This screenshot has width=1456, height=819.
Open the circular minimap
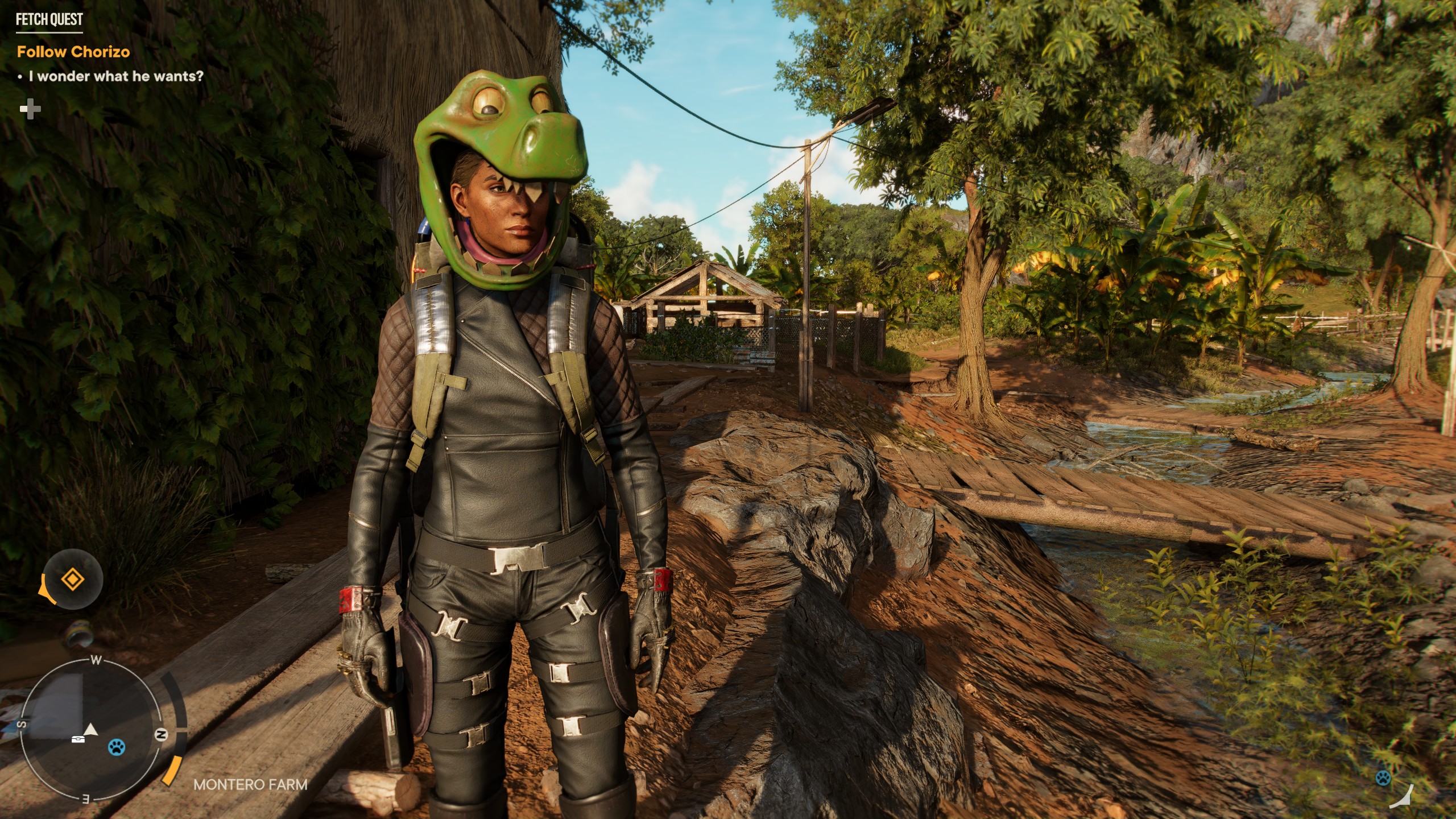coord(91,735)
